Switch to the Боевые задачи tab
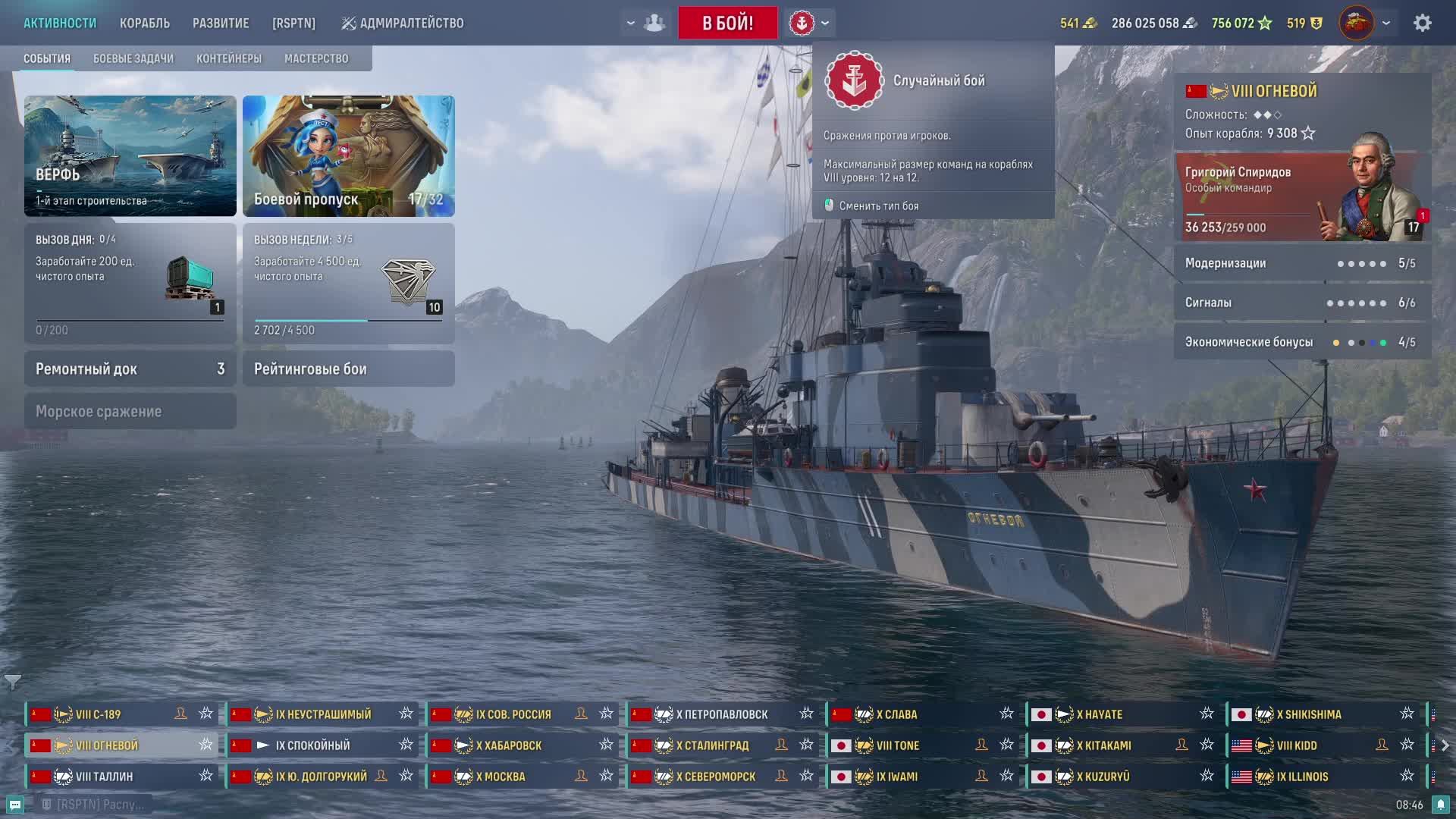This screenshot has width=1456, height=819. pos(133,58)
